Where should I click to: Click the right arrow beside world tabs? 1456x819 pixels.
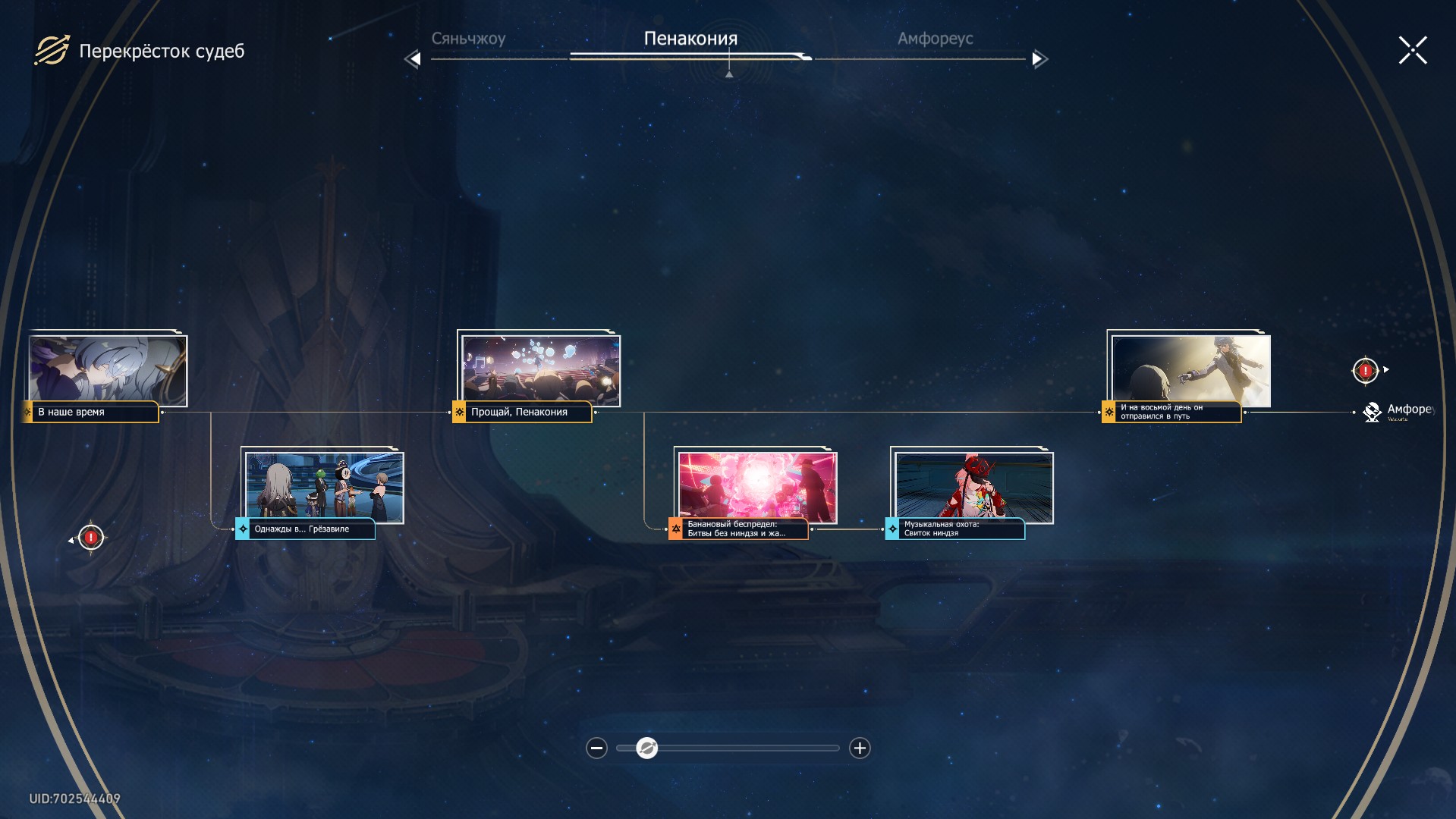[x=1039, y=59]
